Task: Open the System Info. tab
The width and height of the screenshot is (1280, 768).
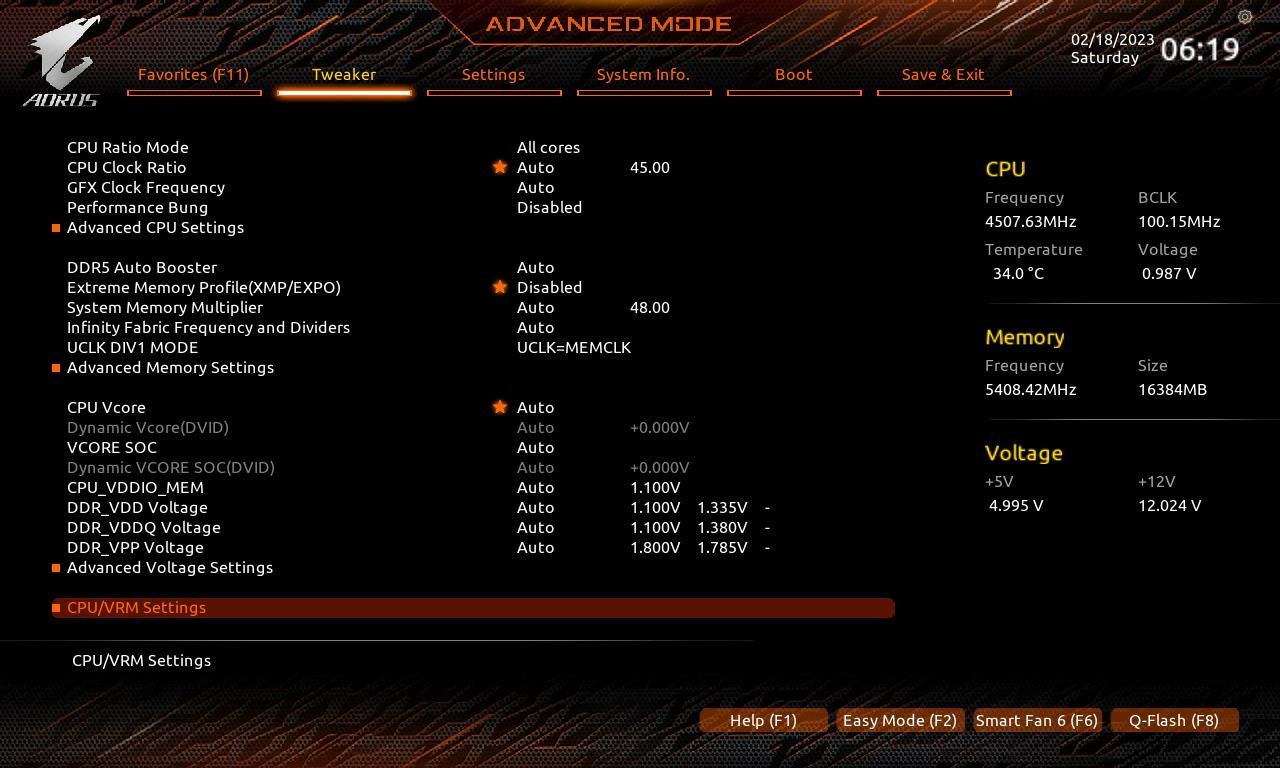Action: (x=644, y=74)
